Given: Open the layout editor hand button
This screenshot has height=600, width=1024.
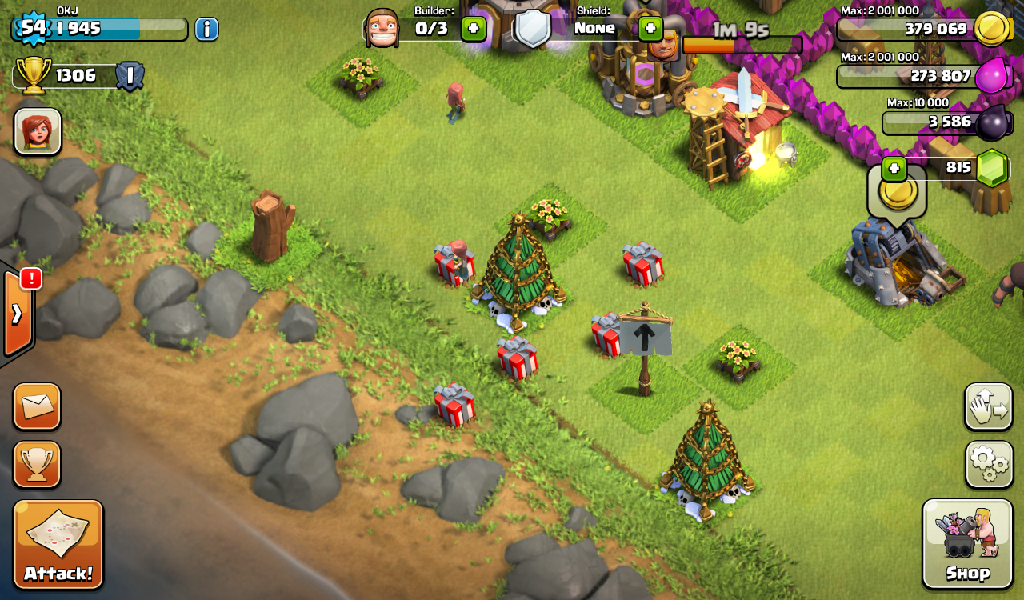Looking at the screenshot, I should (988, 406).
